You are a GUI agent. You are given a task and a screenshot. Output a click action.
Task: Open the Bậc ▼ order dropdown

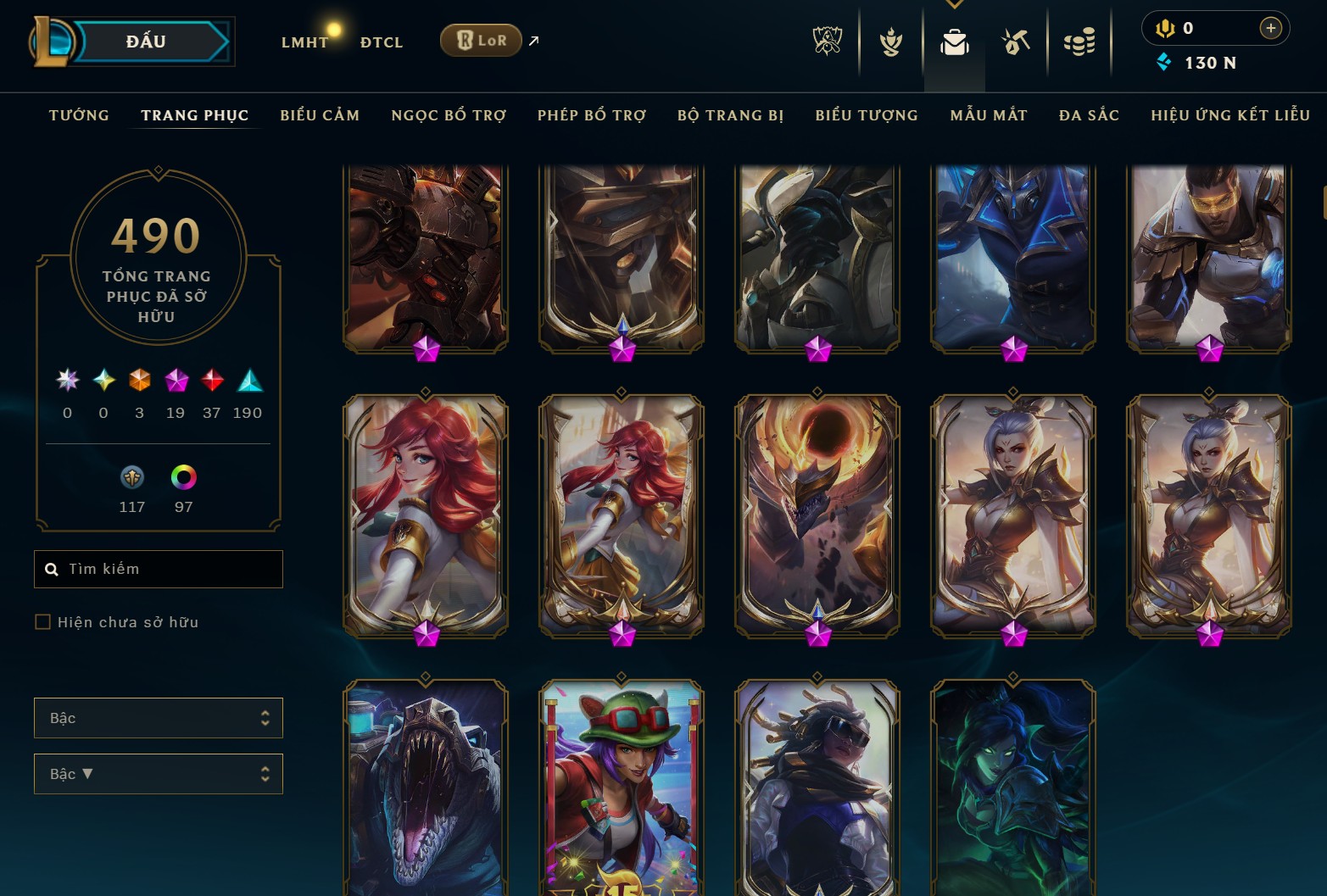158,773
